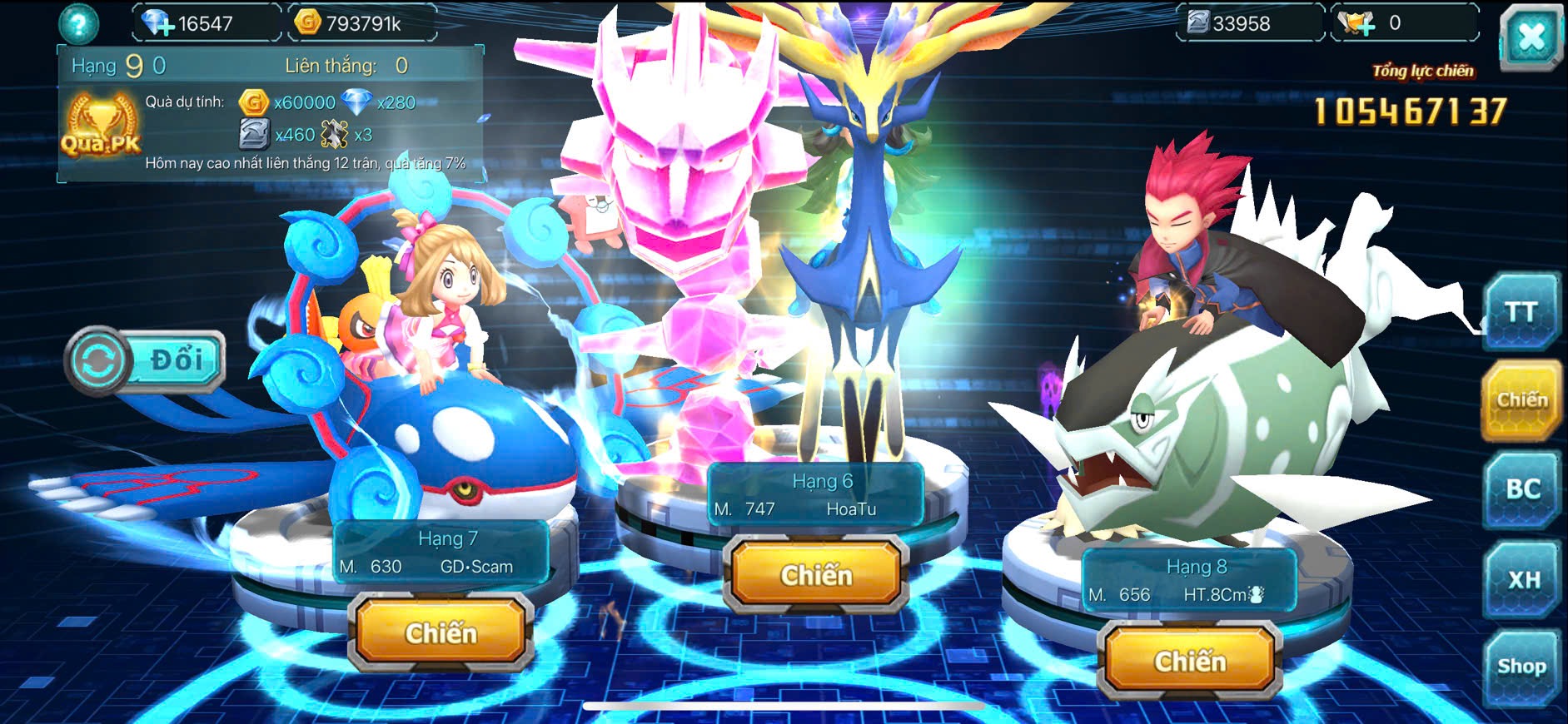This screenshot has height=724, width=1568.
Task: Select the Hạng 6 HoaTu info panel
Action: pyautogui.click(x=815, y=495)
